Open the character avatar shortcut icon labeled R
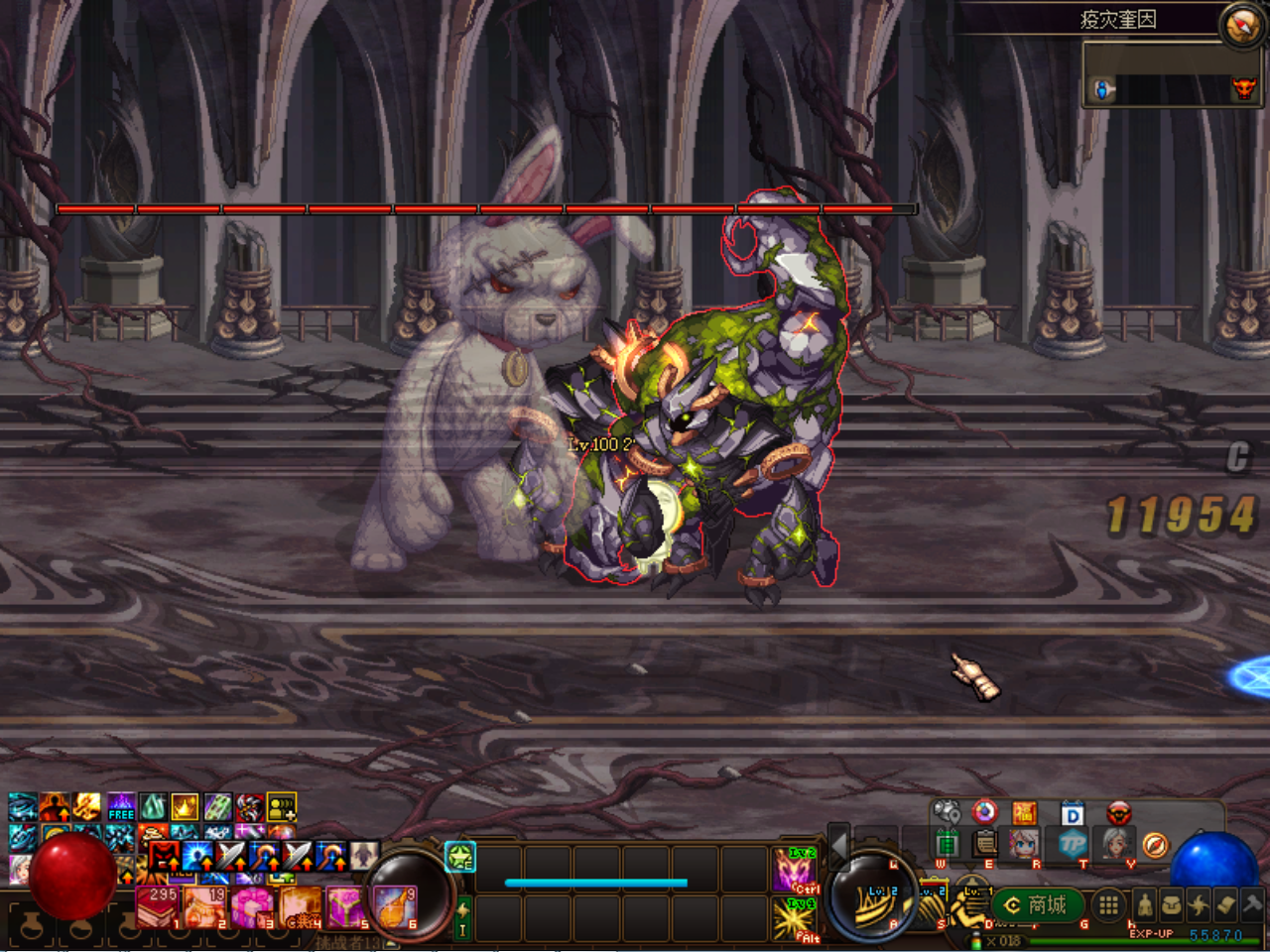Image resolution: width=1270 pixels, height=952 pixels. 1023,844
